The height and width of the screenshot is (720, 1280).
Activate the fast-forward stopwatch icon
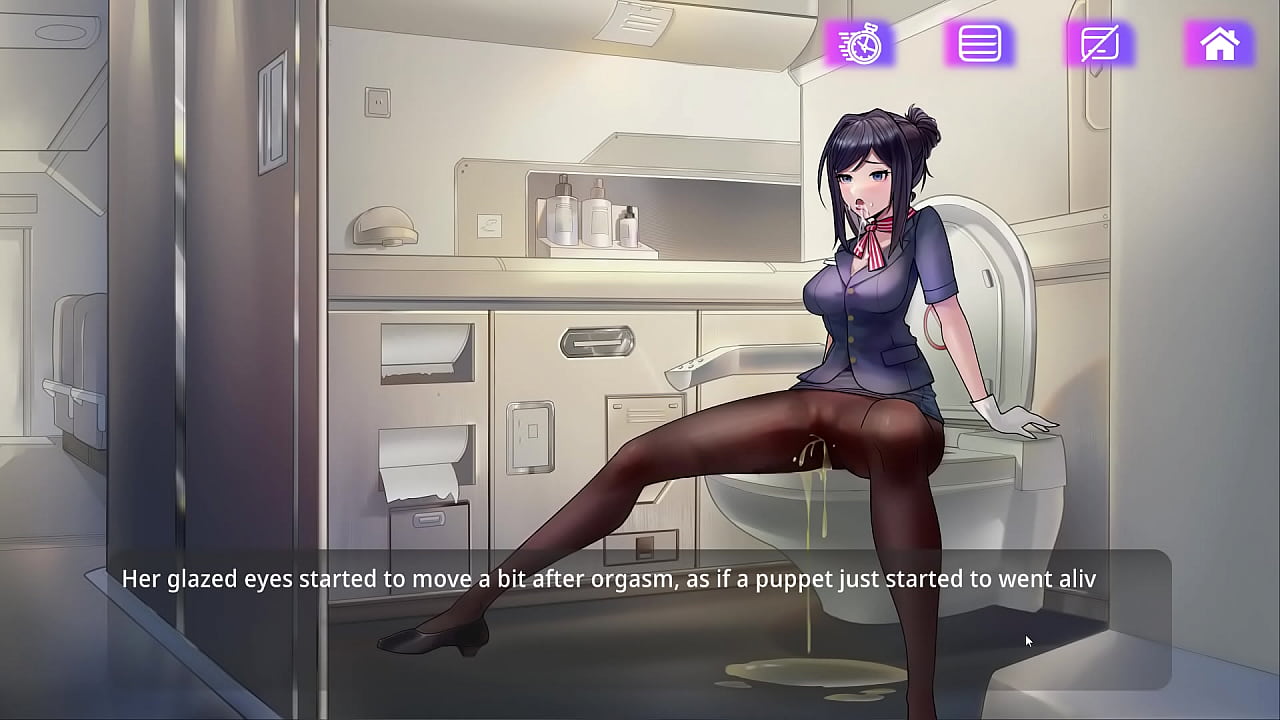pos(860,45)
